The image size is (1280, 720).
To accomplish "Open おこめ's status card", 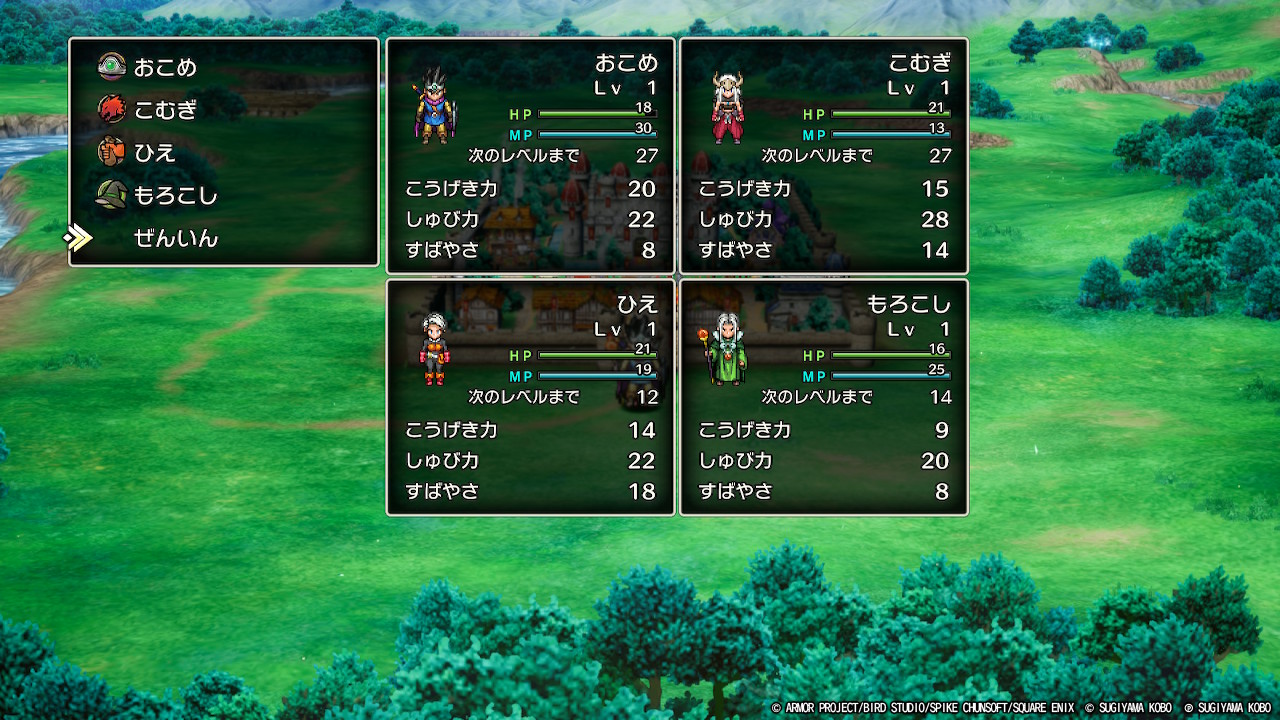I will pos(530,156).
